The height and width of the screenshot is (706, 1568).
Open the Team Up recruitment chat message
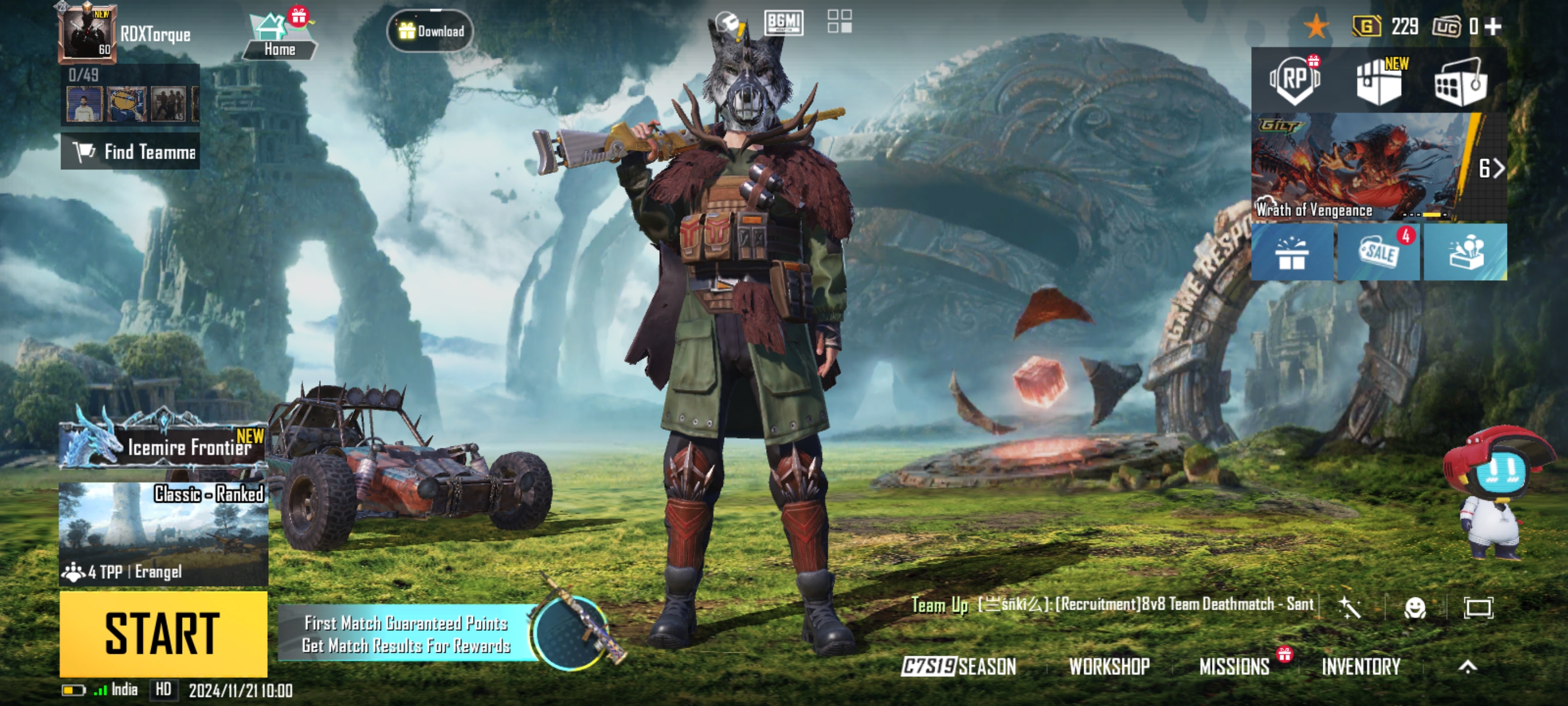[x=1114, y=604]
